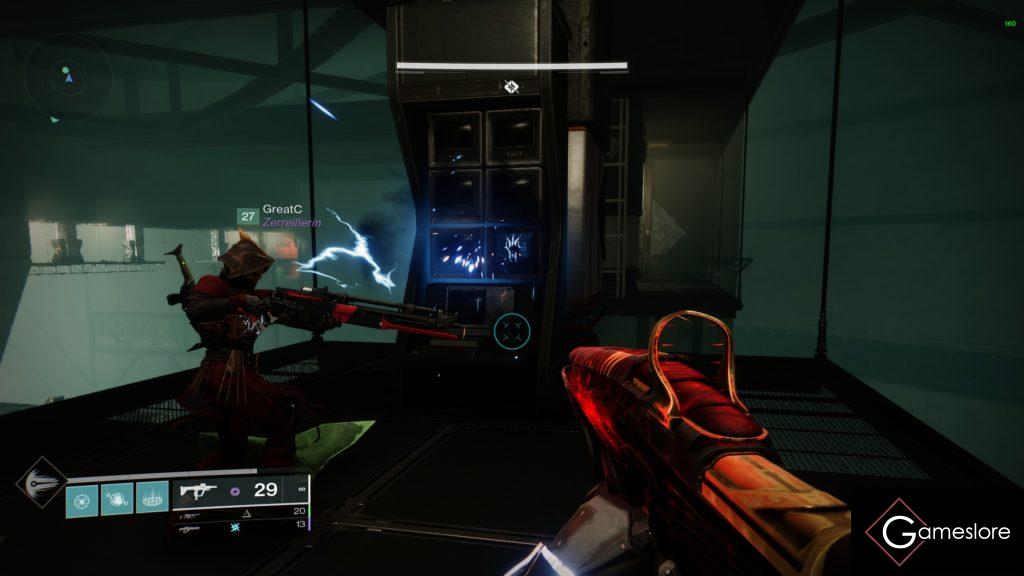Trigger the melee ability icon
1024x576 pixels.
[116, 499]
